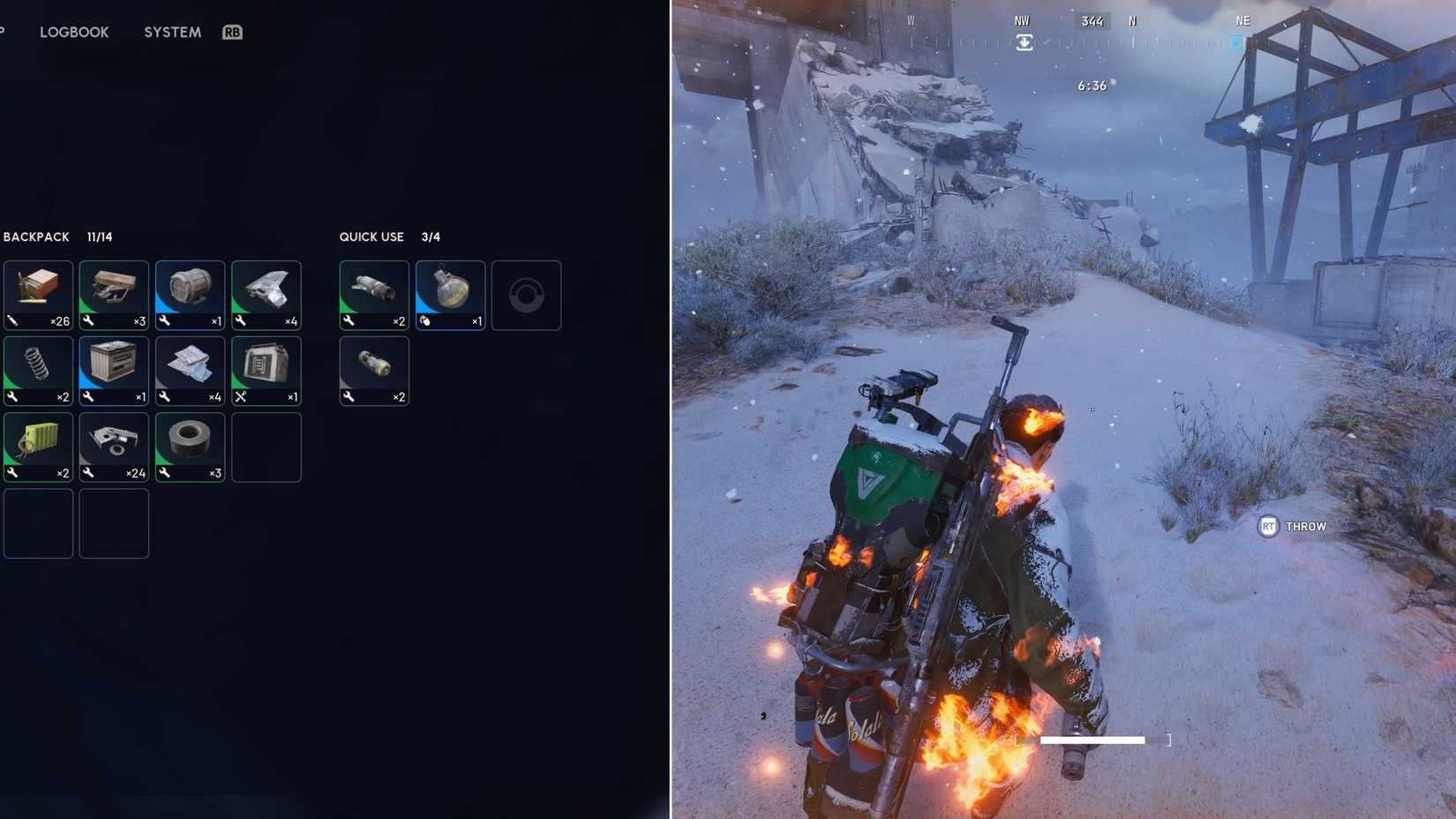This screenshot has width=1456, height=819.
Task: Select the coiled spring item
Action: (38, 370)
